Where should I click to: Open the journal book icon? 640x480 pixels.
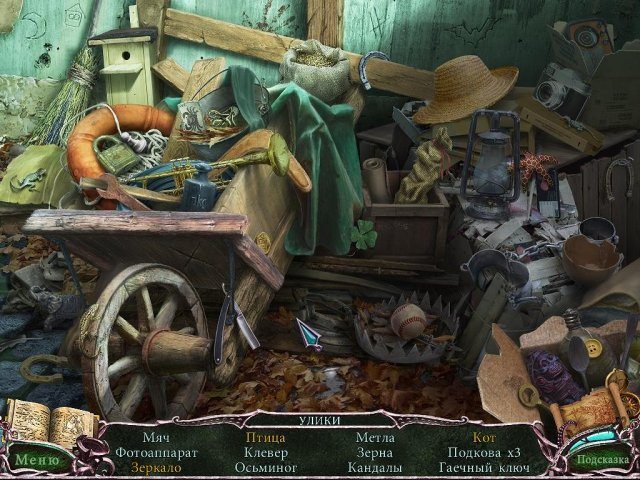coord(38,422)
